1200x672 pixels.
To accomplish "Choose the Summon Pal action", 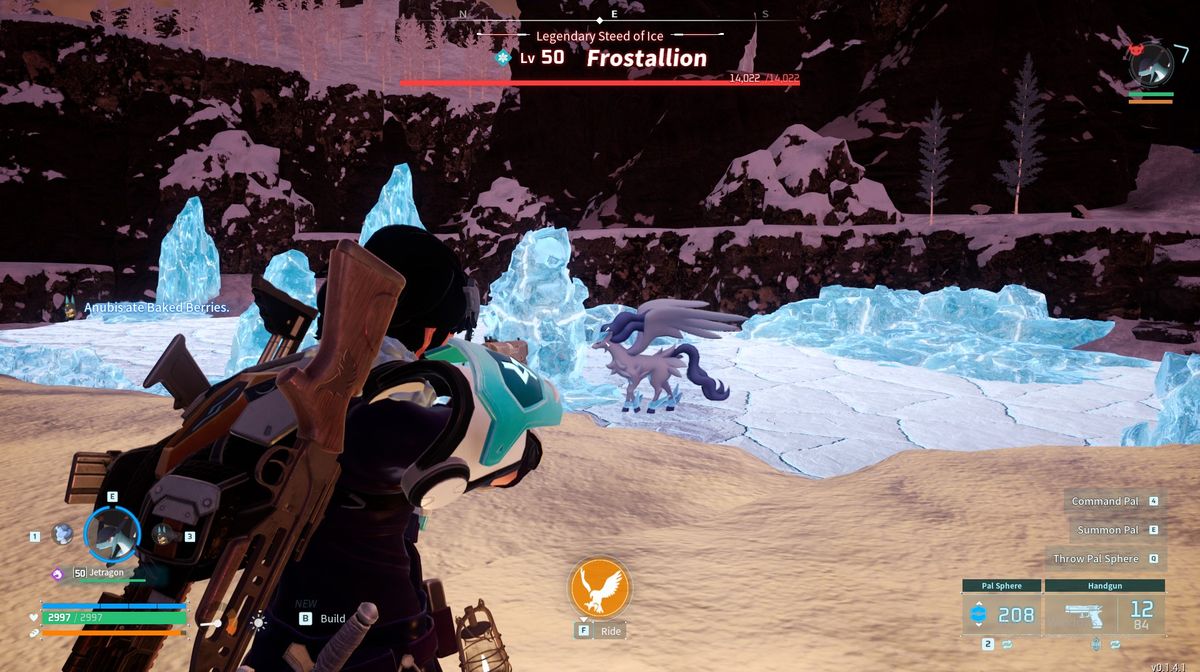I will [x=1108, y=530].
